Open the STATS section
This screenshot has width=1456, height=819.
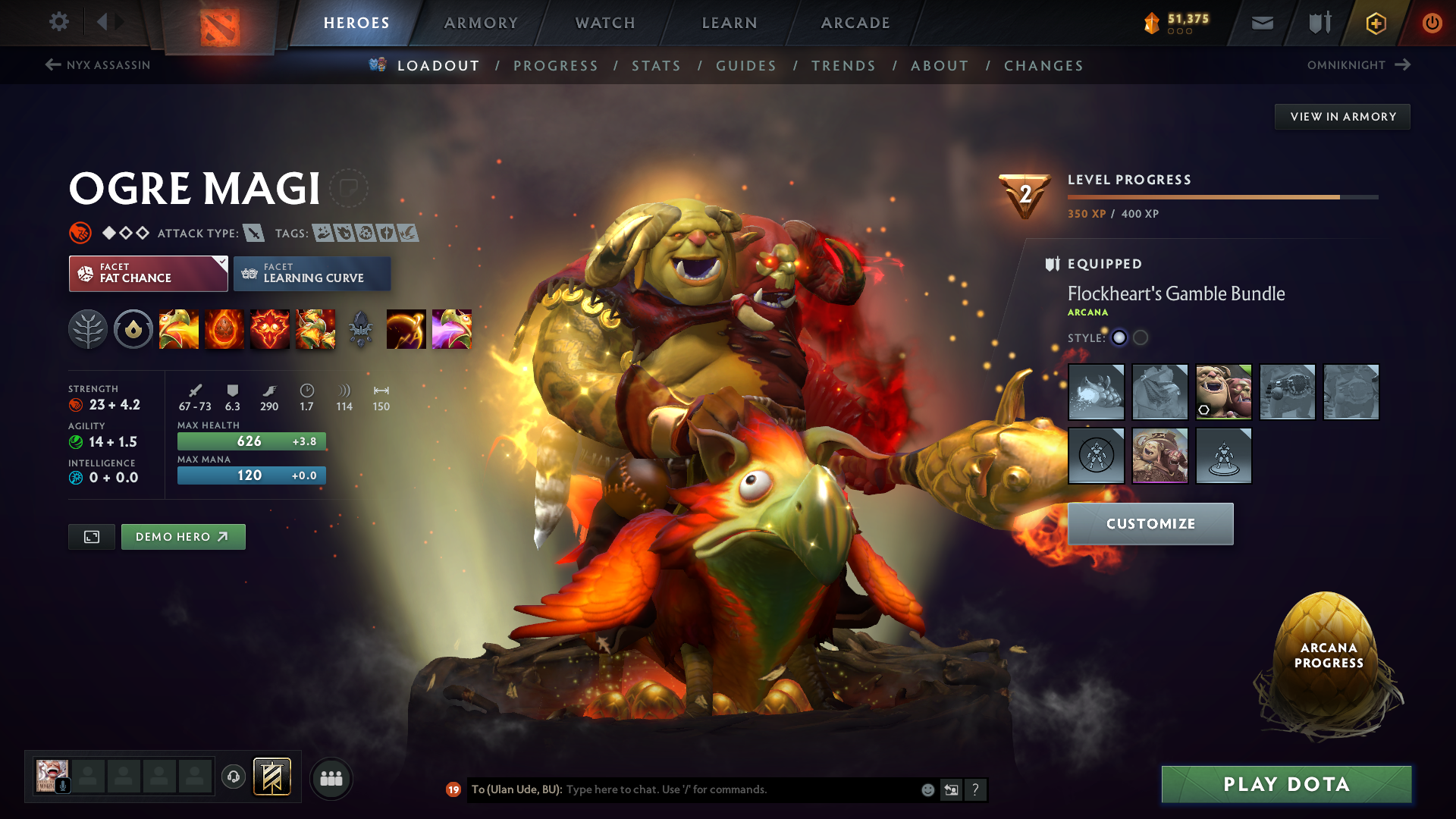(x=656, y=66)
